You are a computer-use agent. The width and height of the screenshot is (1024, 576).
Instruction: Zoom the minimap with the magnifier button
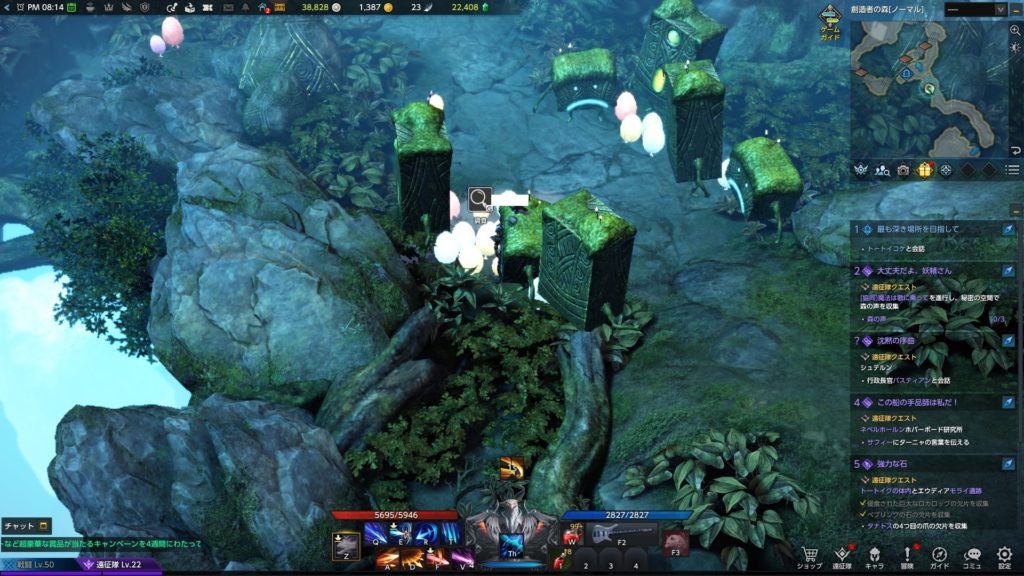point(1015,30)
